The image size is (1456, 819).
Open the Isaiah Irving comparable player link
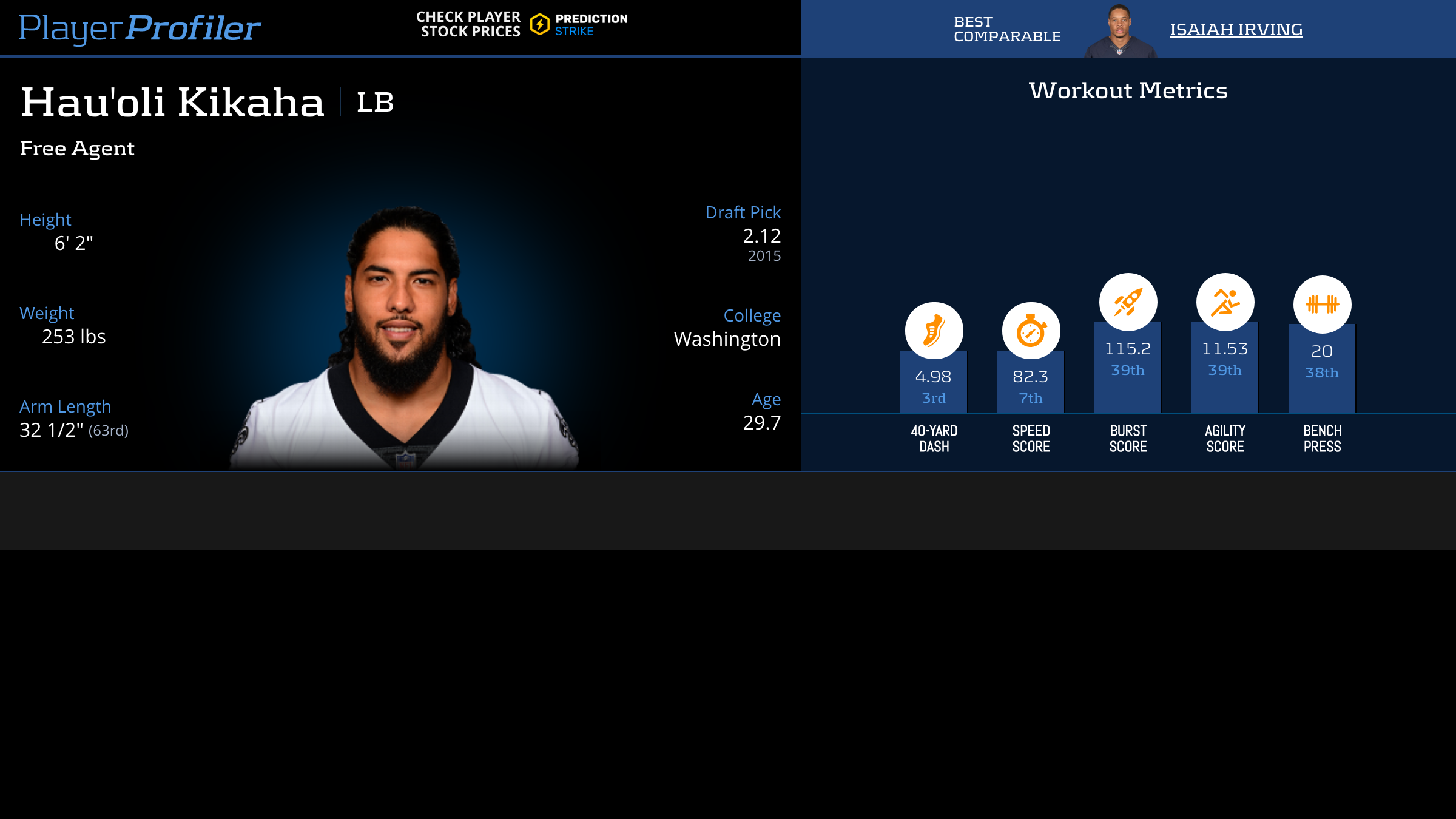(x=1236, y=29)
